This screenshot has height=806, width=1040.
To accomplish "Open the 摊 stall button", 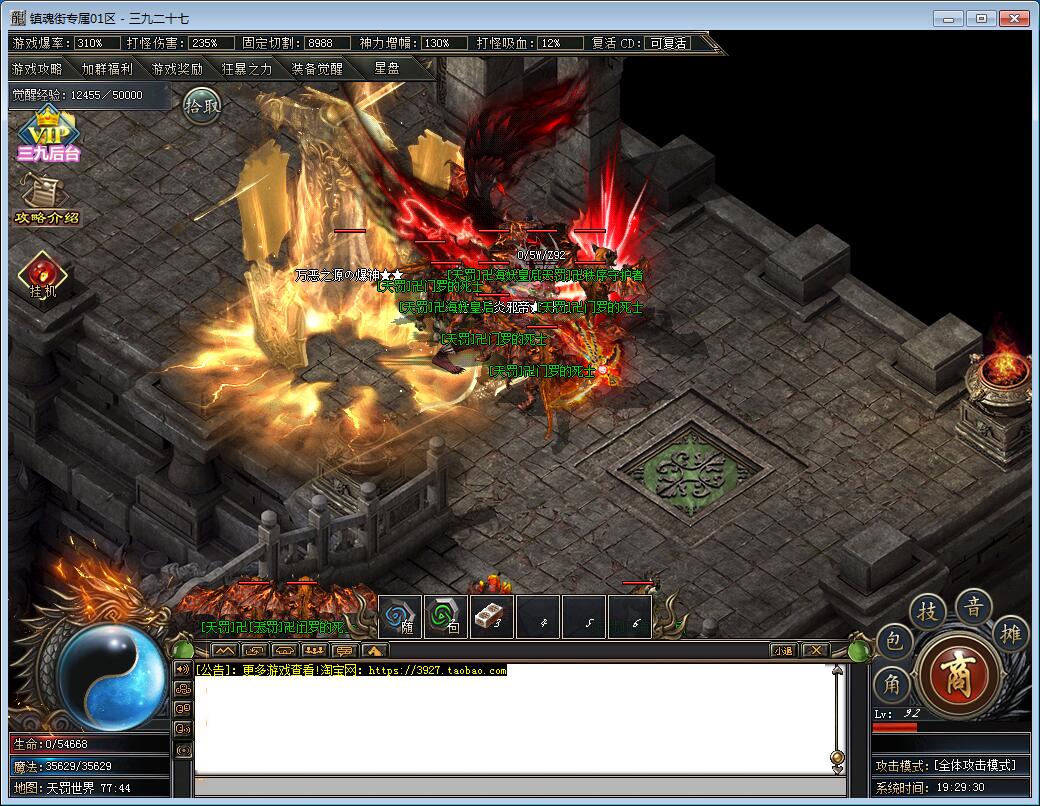I will 1010,633.
